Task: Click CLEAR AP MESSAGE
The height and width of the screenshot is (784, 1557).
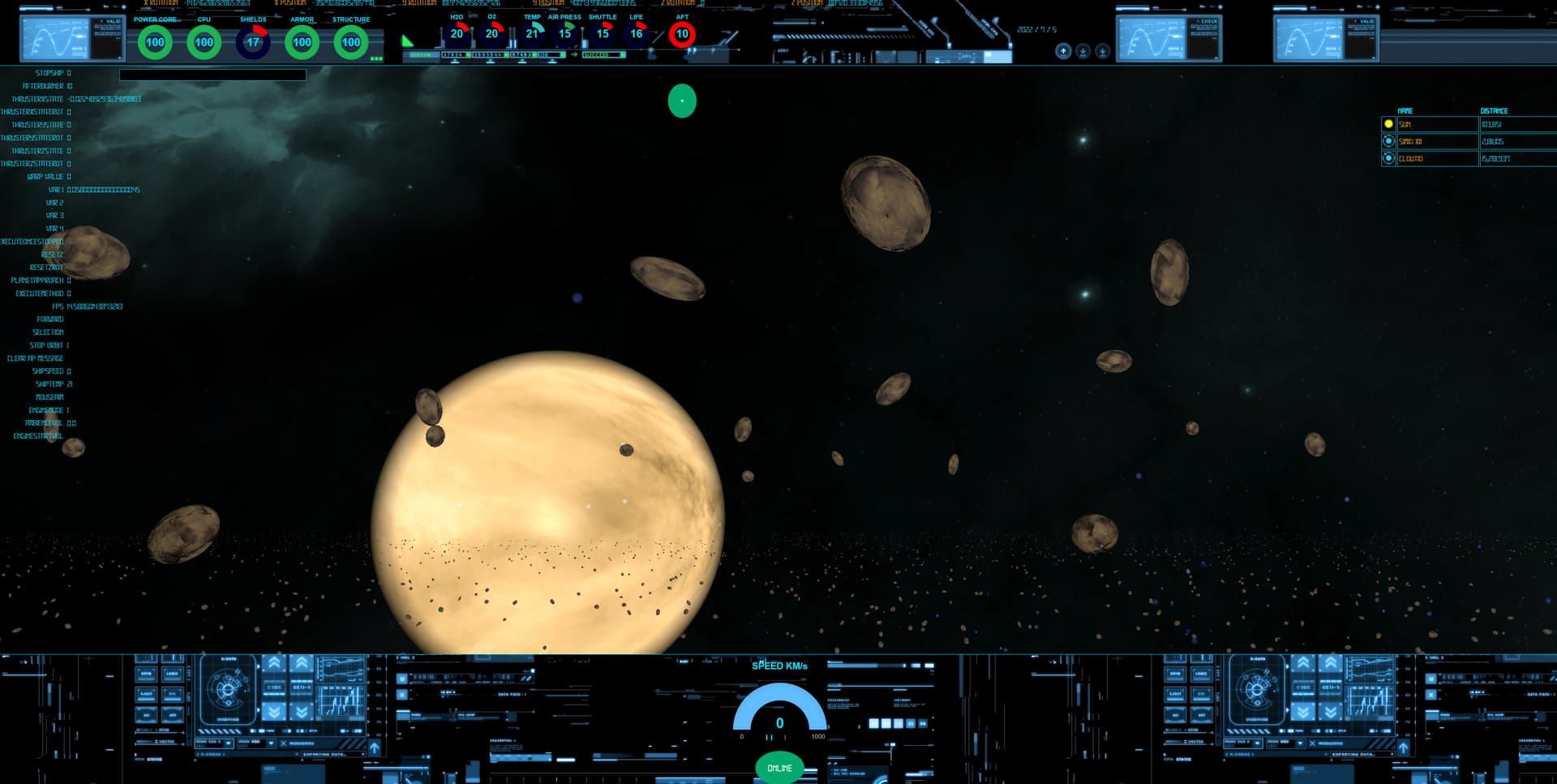Action: click(35, 358)
